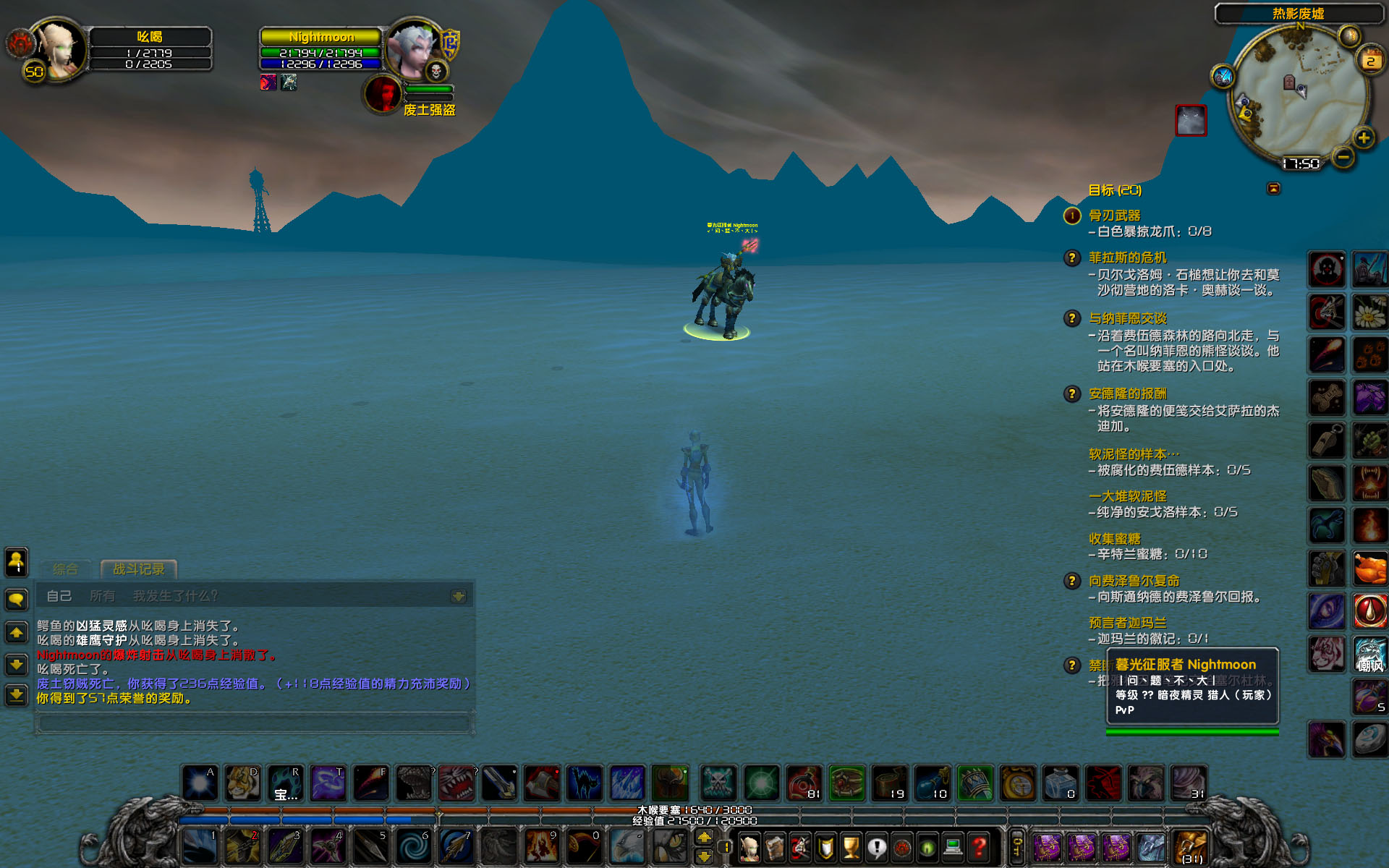The height and width of the screenshot is (868, 1389).
Task: Choose the 所有 combat log filter
Action: [x=103, y=596]
